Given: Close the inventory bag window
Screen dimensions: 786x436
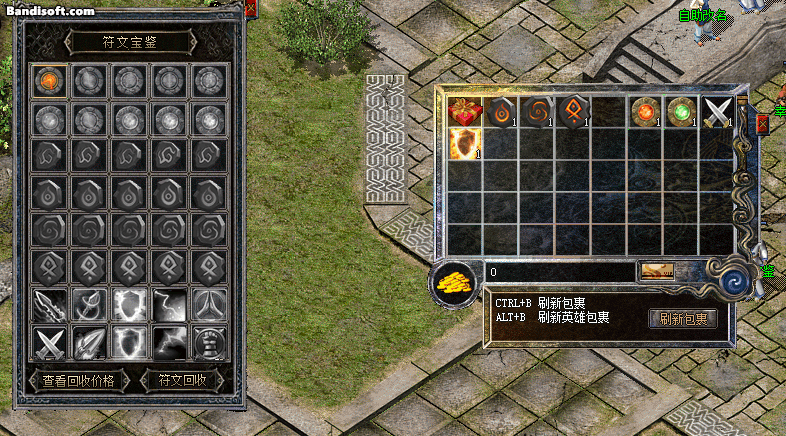Looking at the screenshot, I should [763, 124].
